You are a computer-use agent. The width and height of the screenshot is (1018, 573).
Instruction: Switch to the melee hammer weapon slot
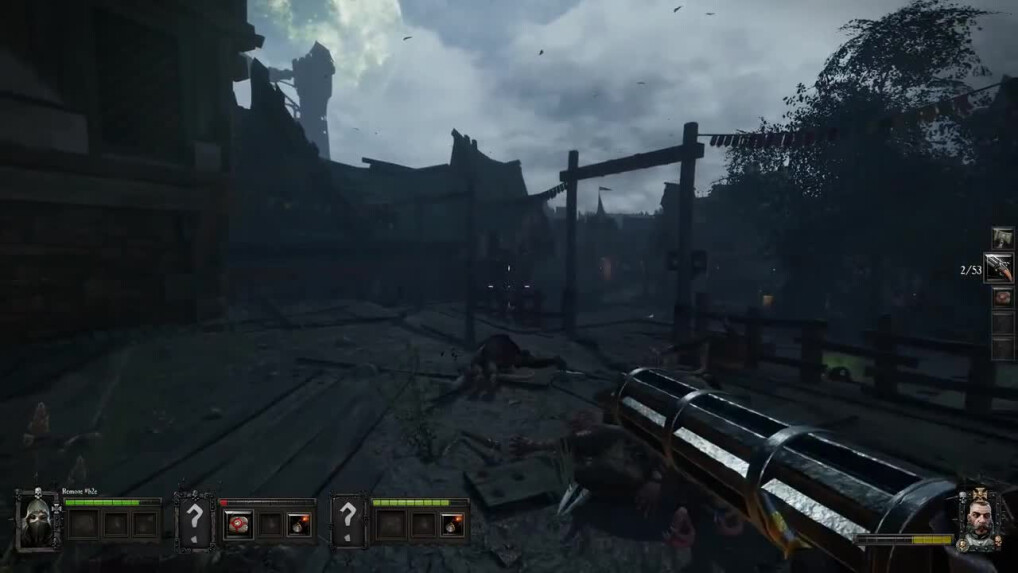(x=1002, y=237)
